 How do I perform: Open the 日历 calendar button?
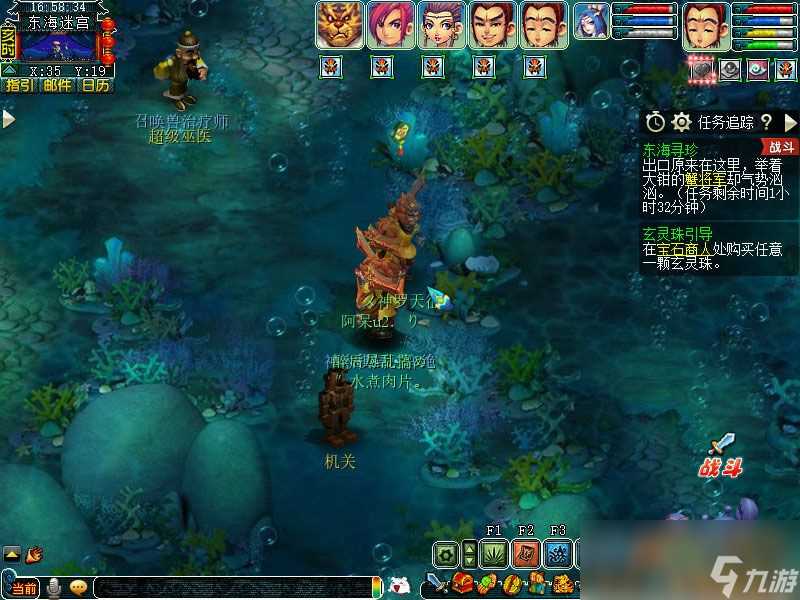96,85
